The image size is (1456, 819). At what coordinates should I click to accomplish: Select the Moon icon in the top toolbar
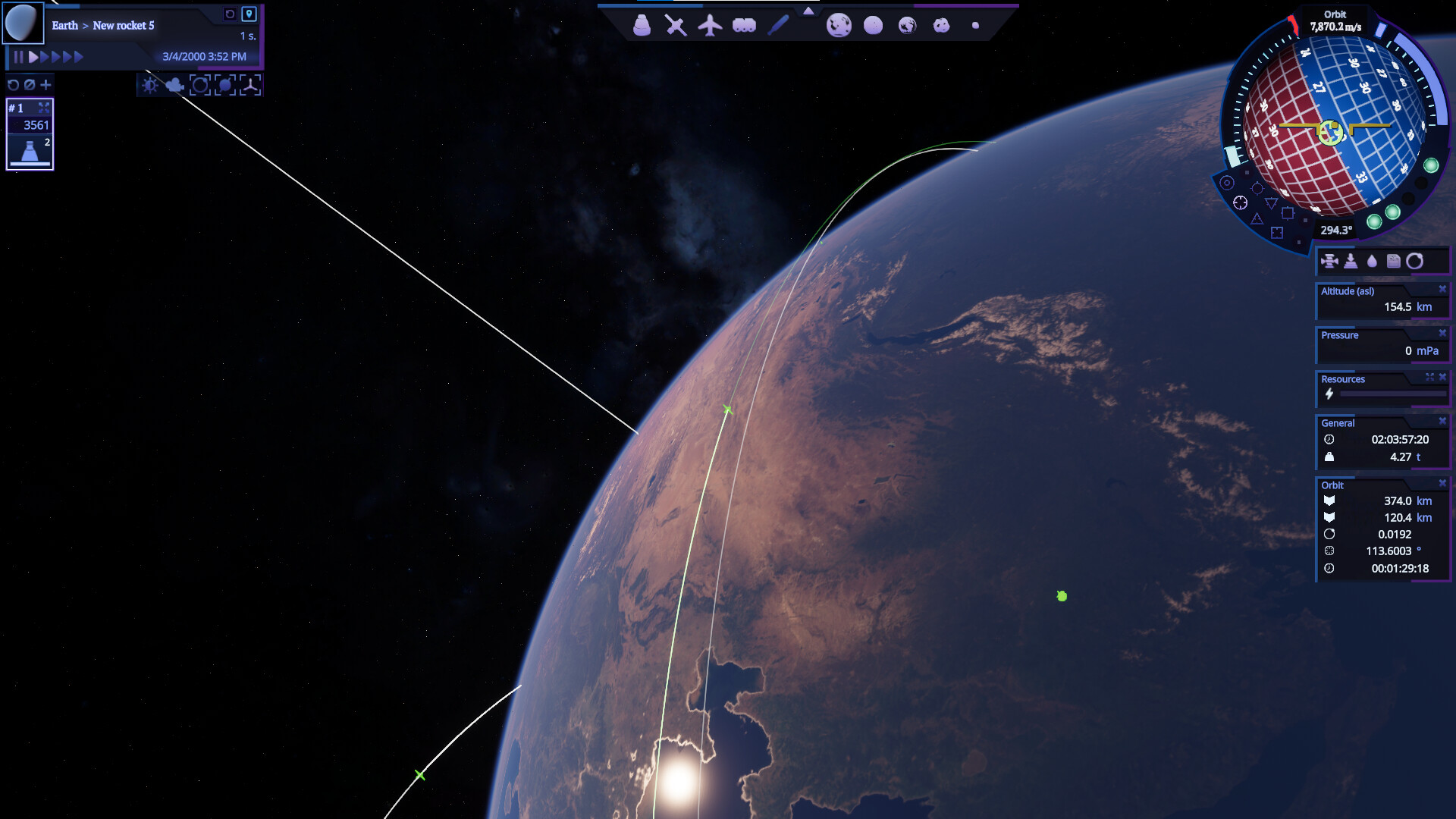[873, 25]
